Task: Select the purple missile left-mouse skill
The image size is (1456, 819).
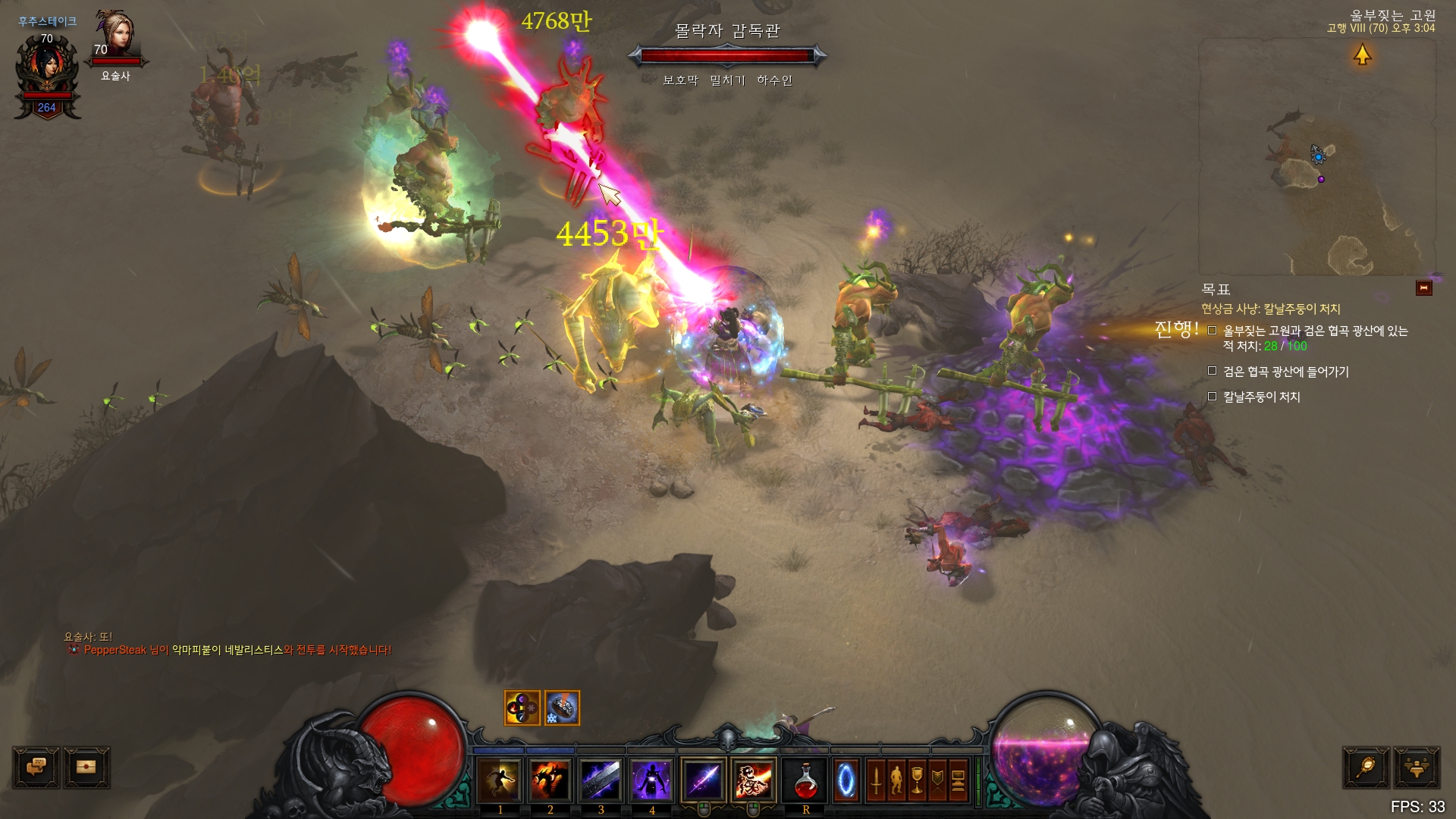Action: tap(704, 780)
